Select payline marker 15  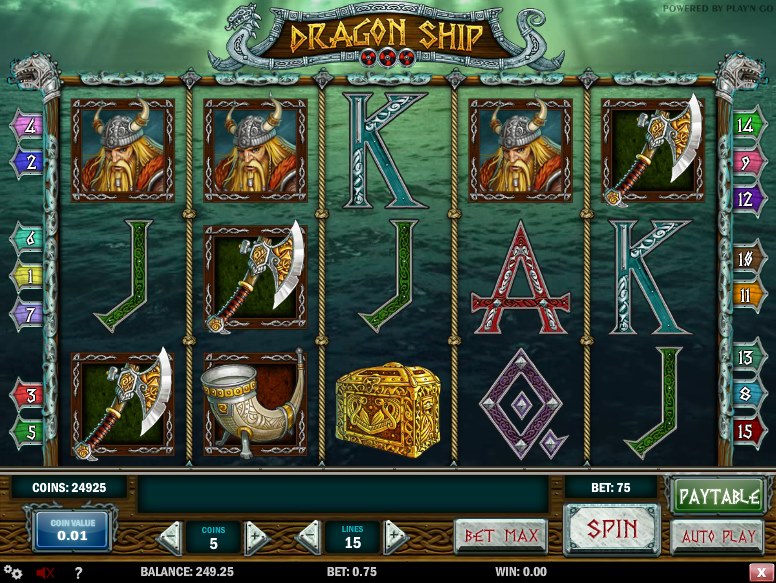point(745,432)
